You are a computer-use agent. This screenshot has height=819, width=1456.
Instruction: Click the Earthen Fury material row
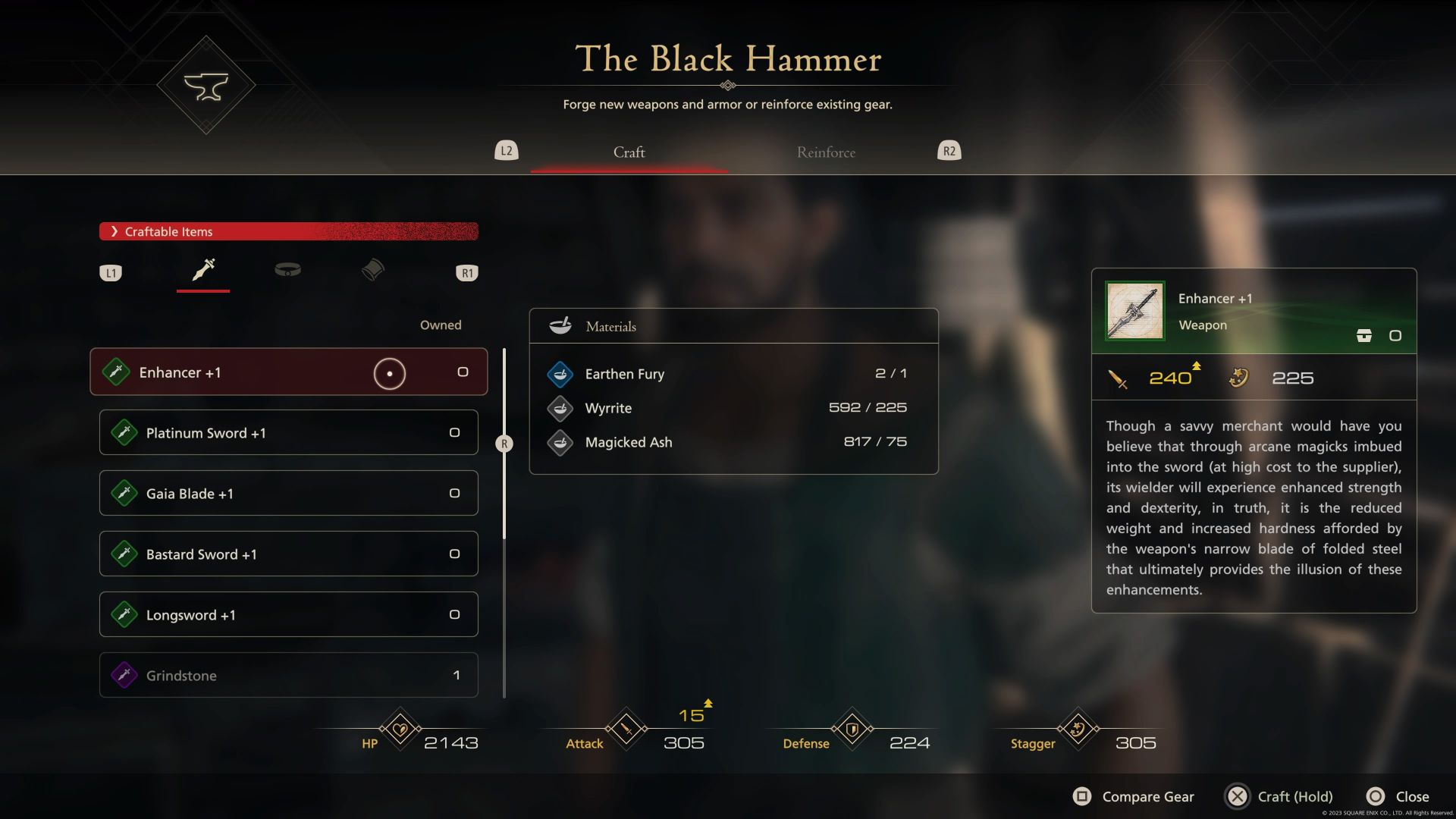[x=733, y=374]
